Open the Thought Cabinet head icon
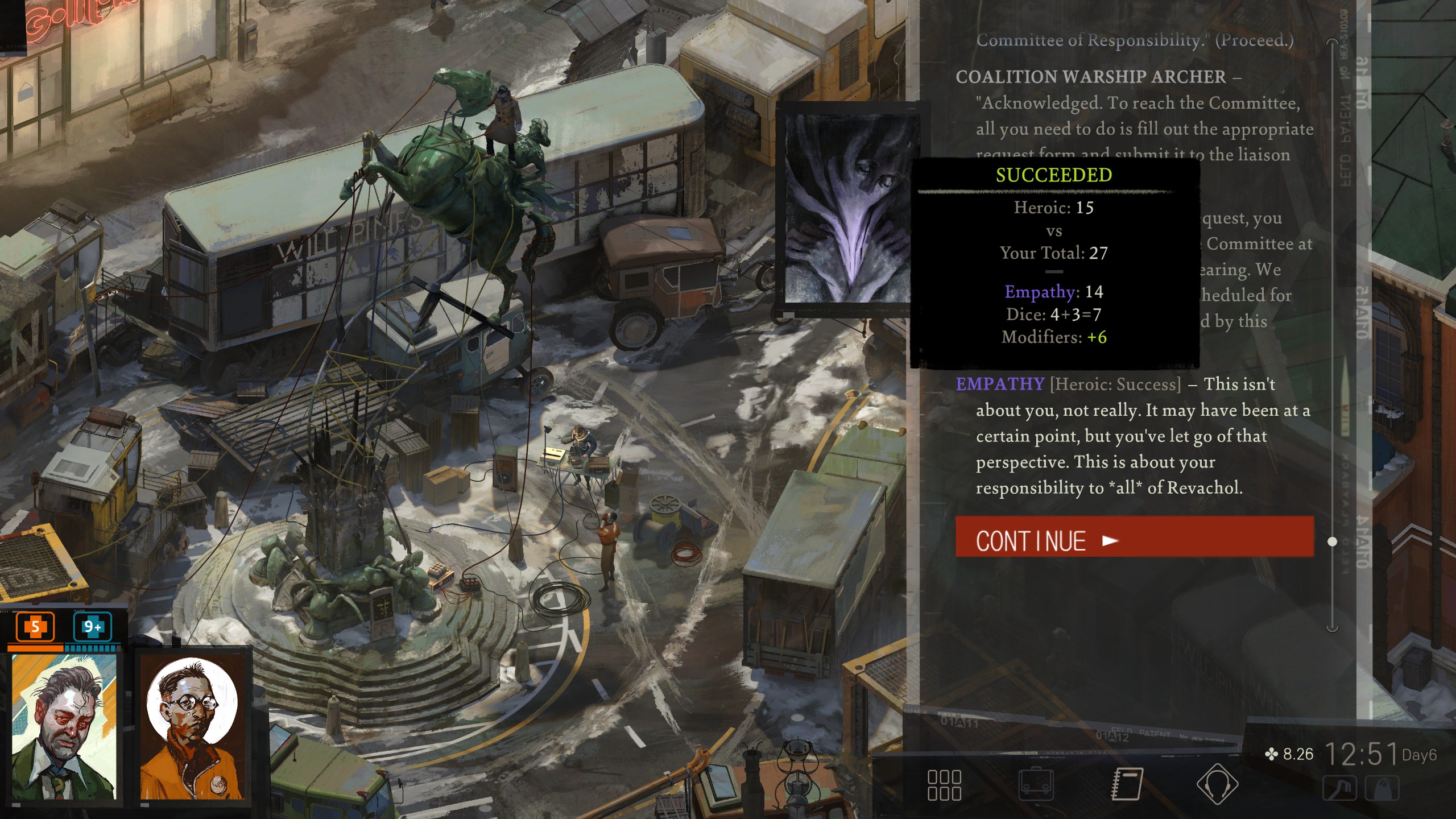 [1217, 785]
